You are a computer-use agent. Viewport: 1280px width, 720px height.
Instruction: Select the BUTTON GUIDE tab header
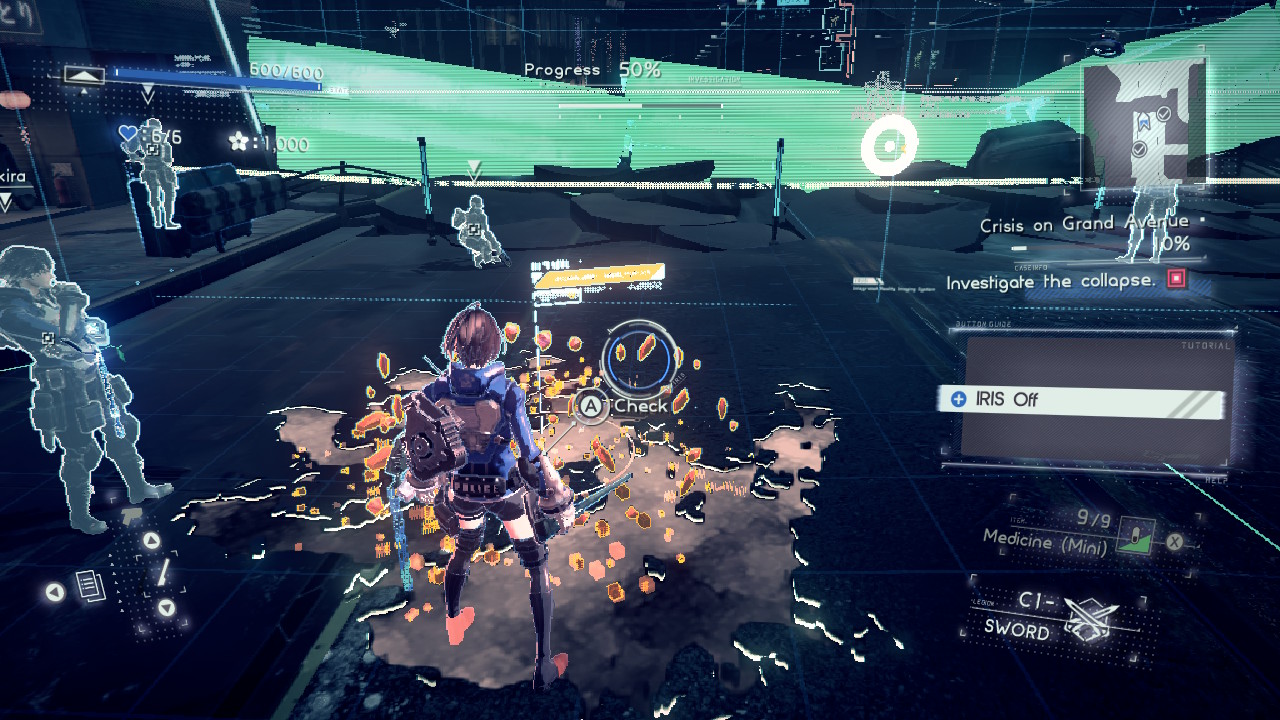[x=984, y=324]
